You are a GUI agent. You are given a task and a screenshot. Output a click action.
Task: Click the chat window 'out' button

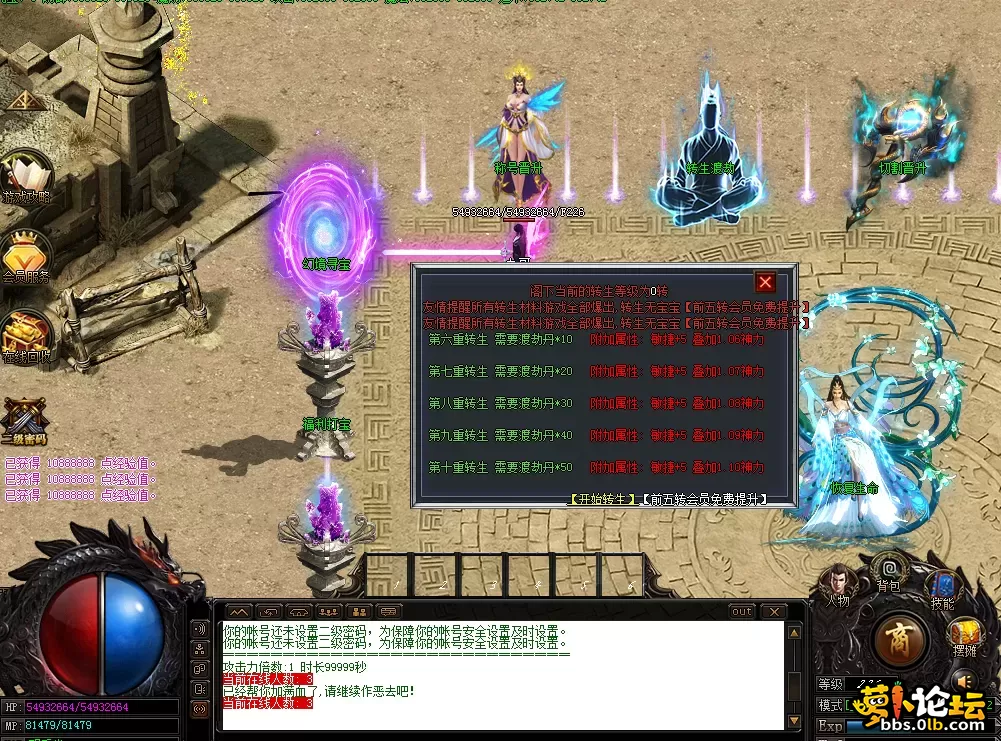[741, 611]
